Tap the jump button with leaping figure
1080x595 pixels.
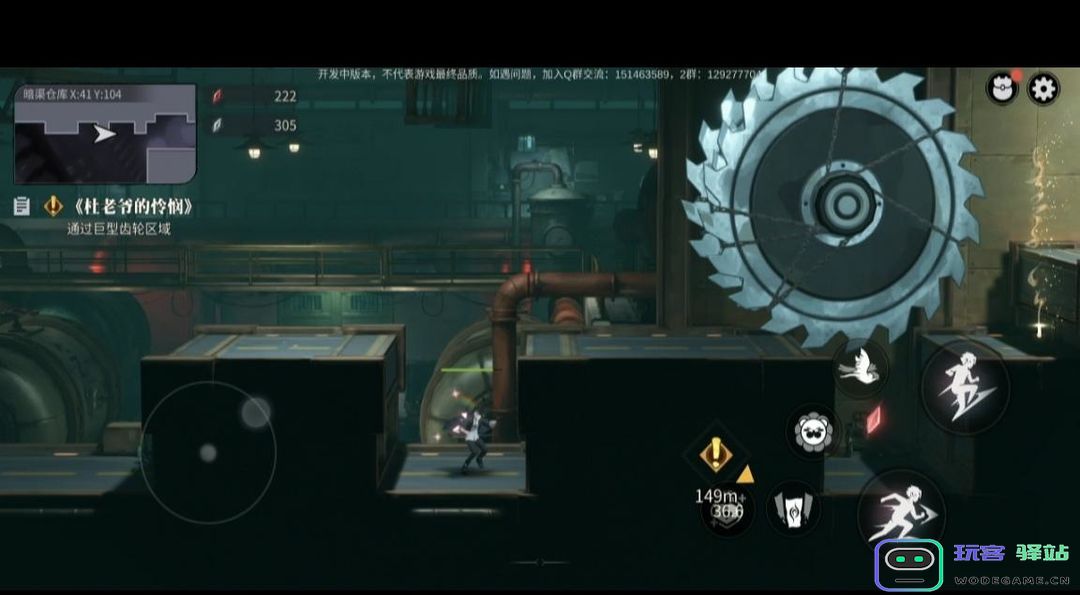point(964,385)
